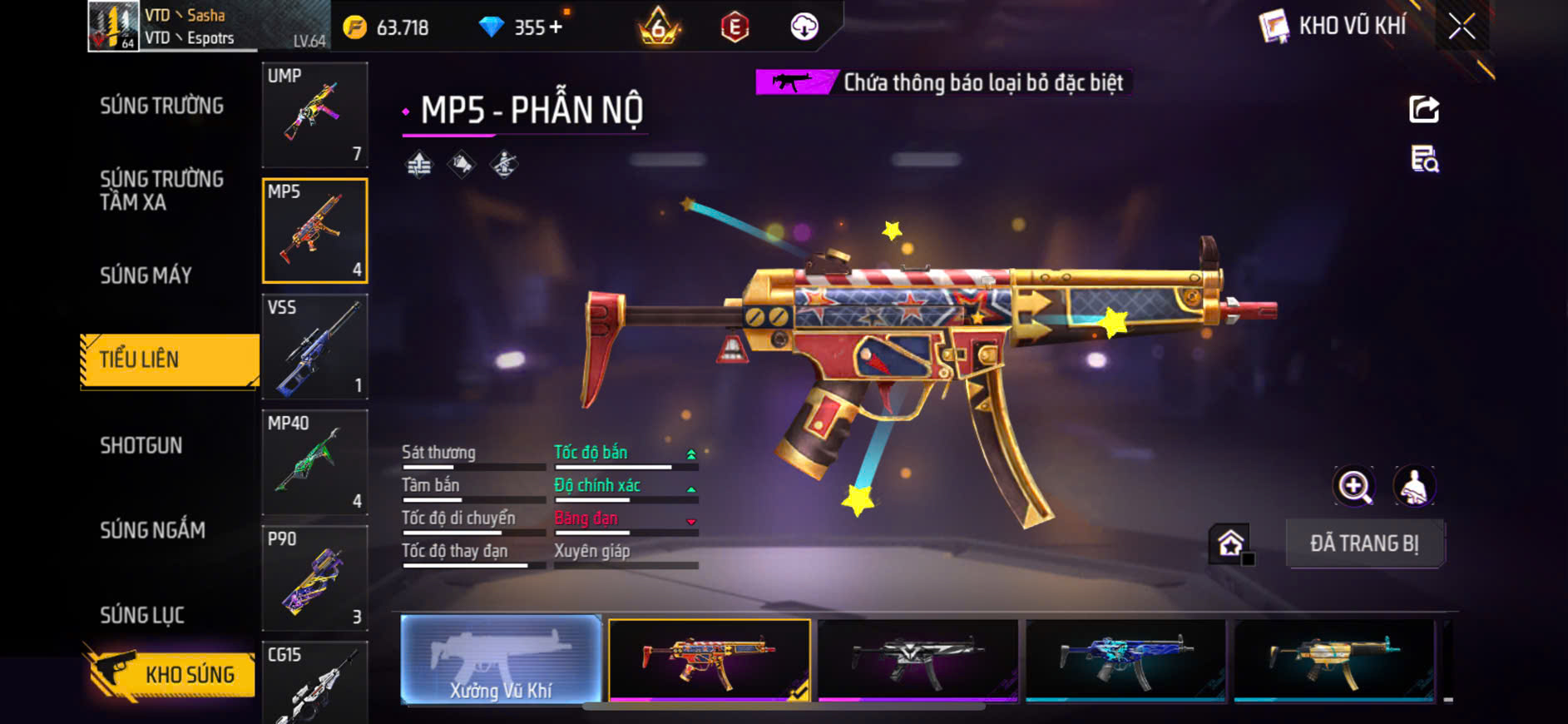This screenshot has height=724, width=1568.
Task: Open Xưởng Vũ Khí weapon workshop
Action: [x=501, y=660]
